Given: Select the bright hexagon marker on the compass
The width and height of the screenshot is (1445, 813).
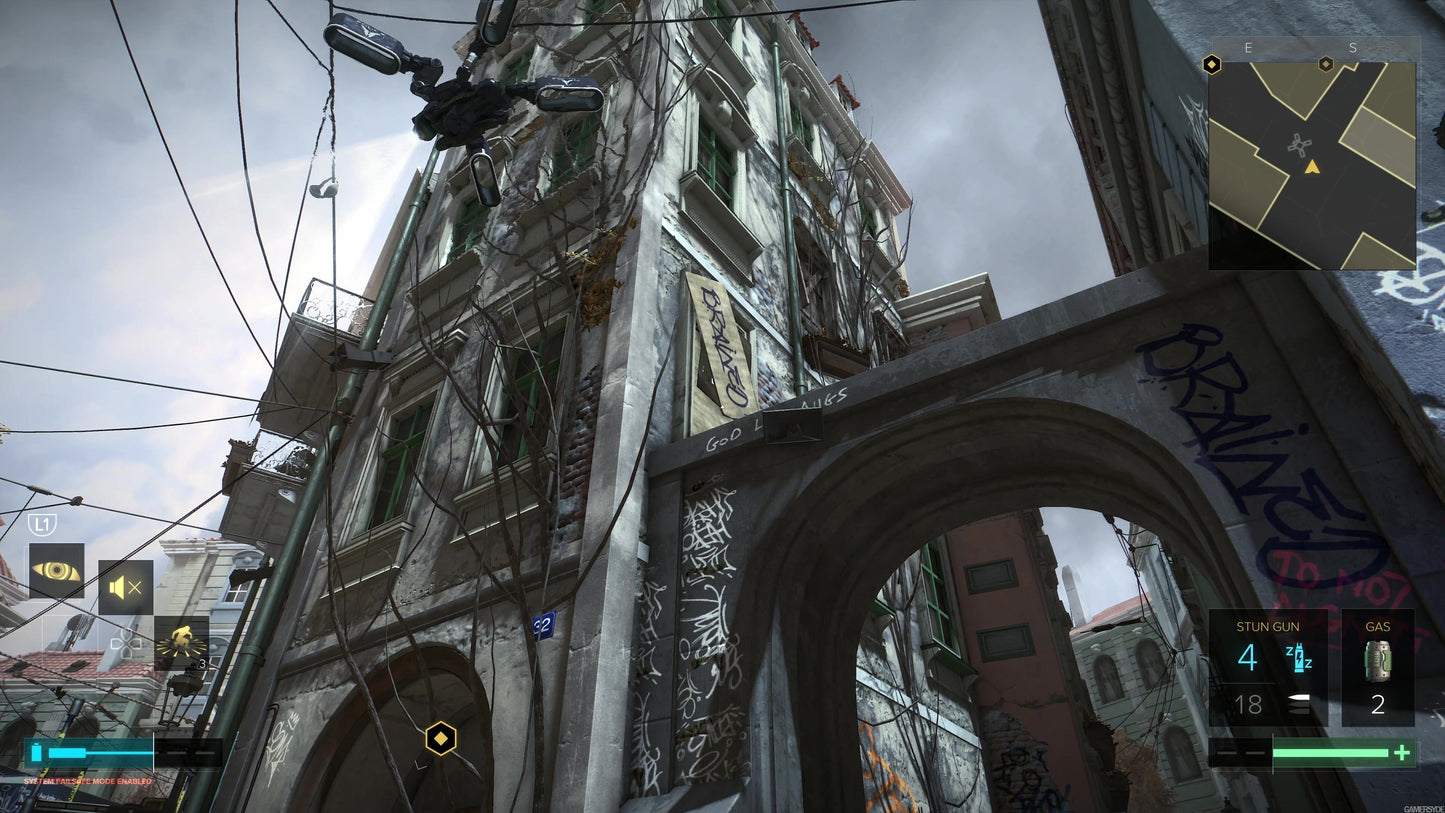Looking at the screenshot, I should click(x=1212, y=65).
